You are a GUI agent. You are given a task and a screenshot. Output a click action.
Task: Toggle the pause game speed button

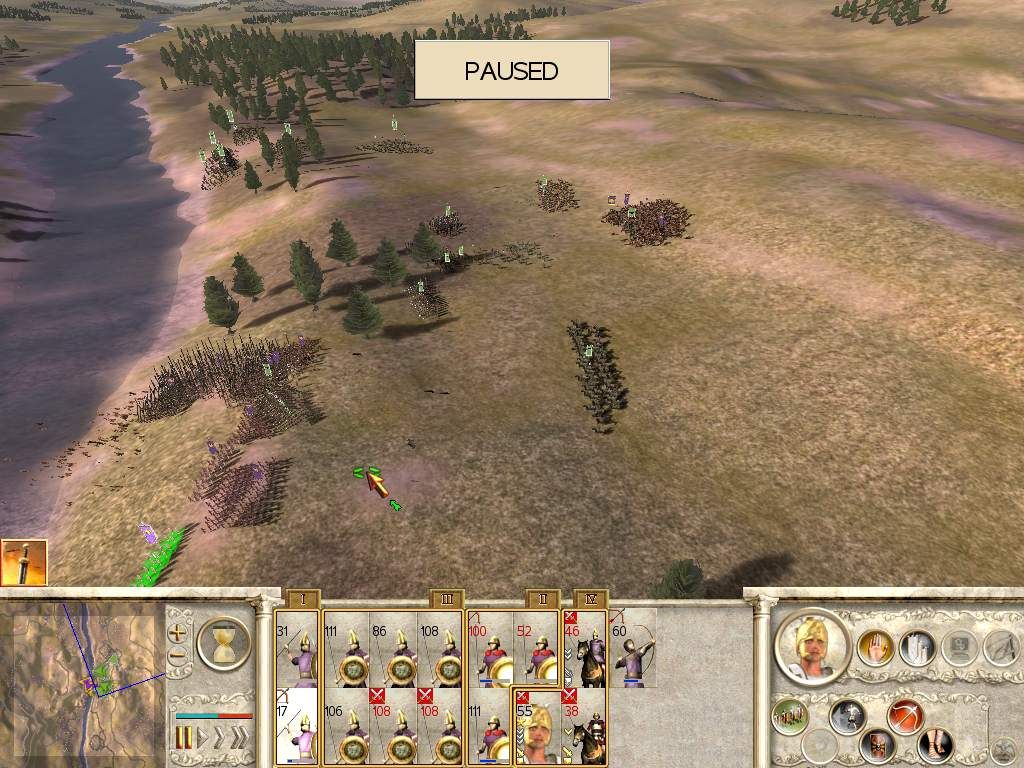tap(184, 739)
